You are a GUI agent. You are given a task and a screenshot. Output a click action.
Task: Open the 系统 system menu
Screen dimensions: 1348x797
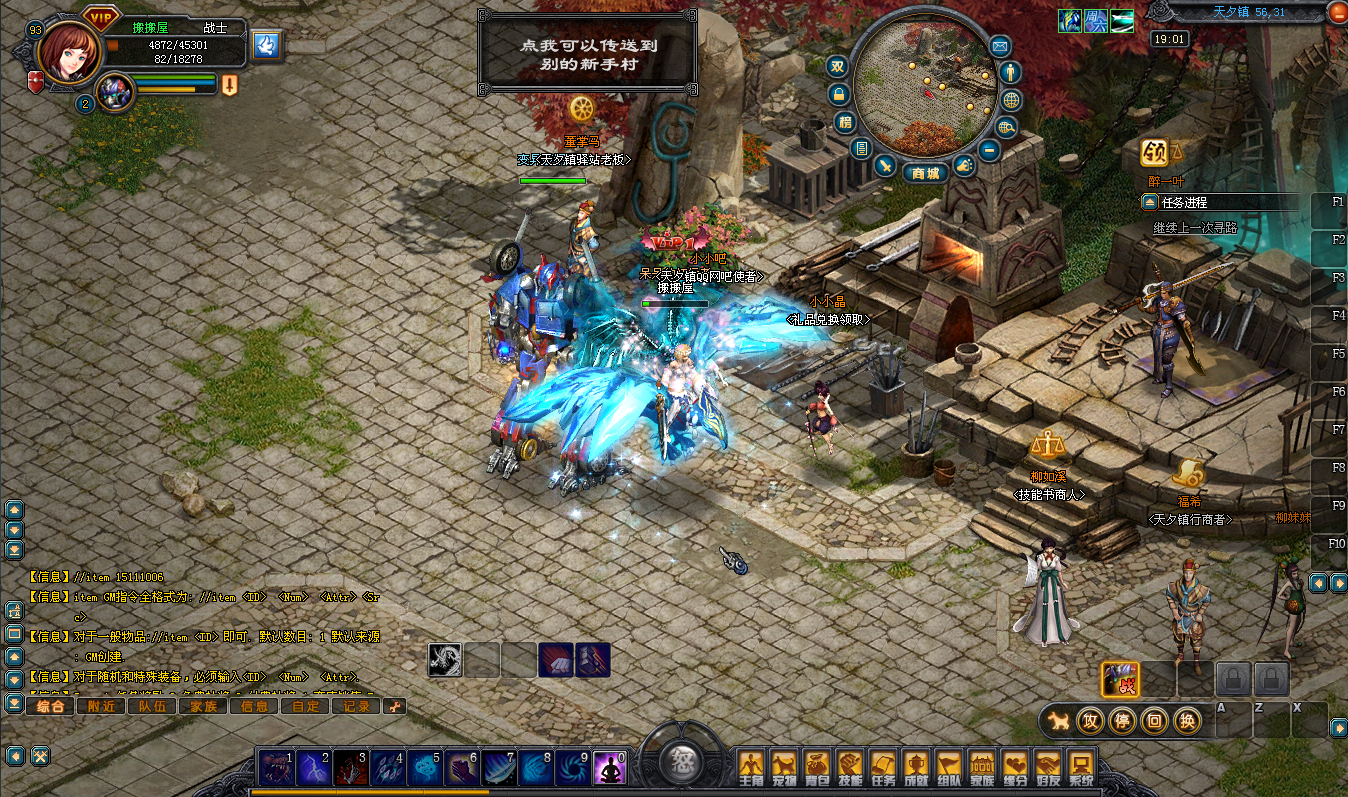1080,767
